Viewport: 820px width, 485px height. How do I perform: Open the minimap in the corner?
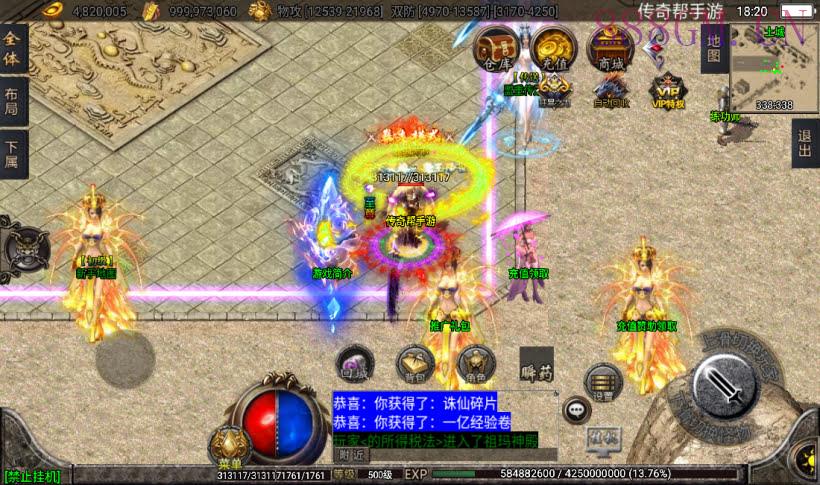774,68
